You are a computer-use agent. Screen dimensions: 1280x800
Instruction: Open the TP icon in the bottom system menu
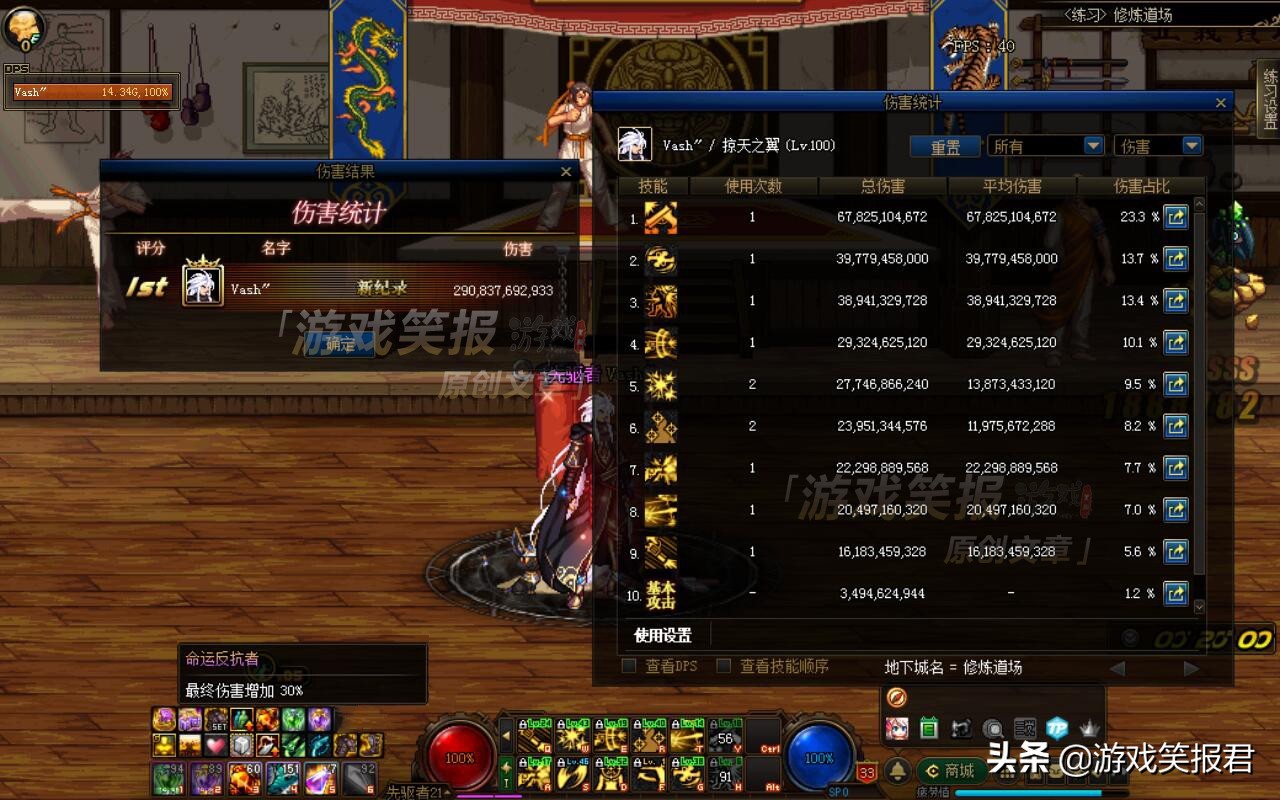(x=1058, y=727)
